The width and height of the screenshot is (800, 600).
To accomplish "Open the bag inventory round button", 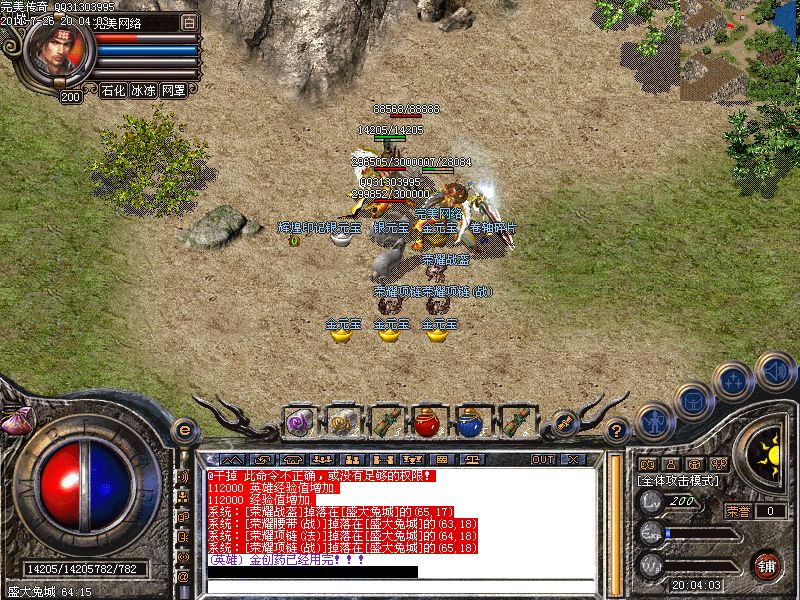I will (692, 400).
